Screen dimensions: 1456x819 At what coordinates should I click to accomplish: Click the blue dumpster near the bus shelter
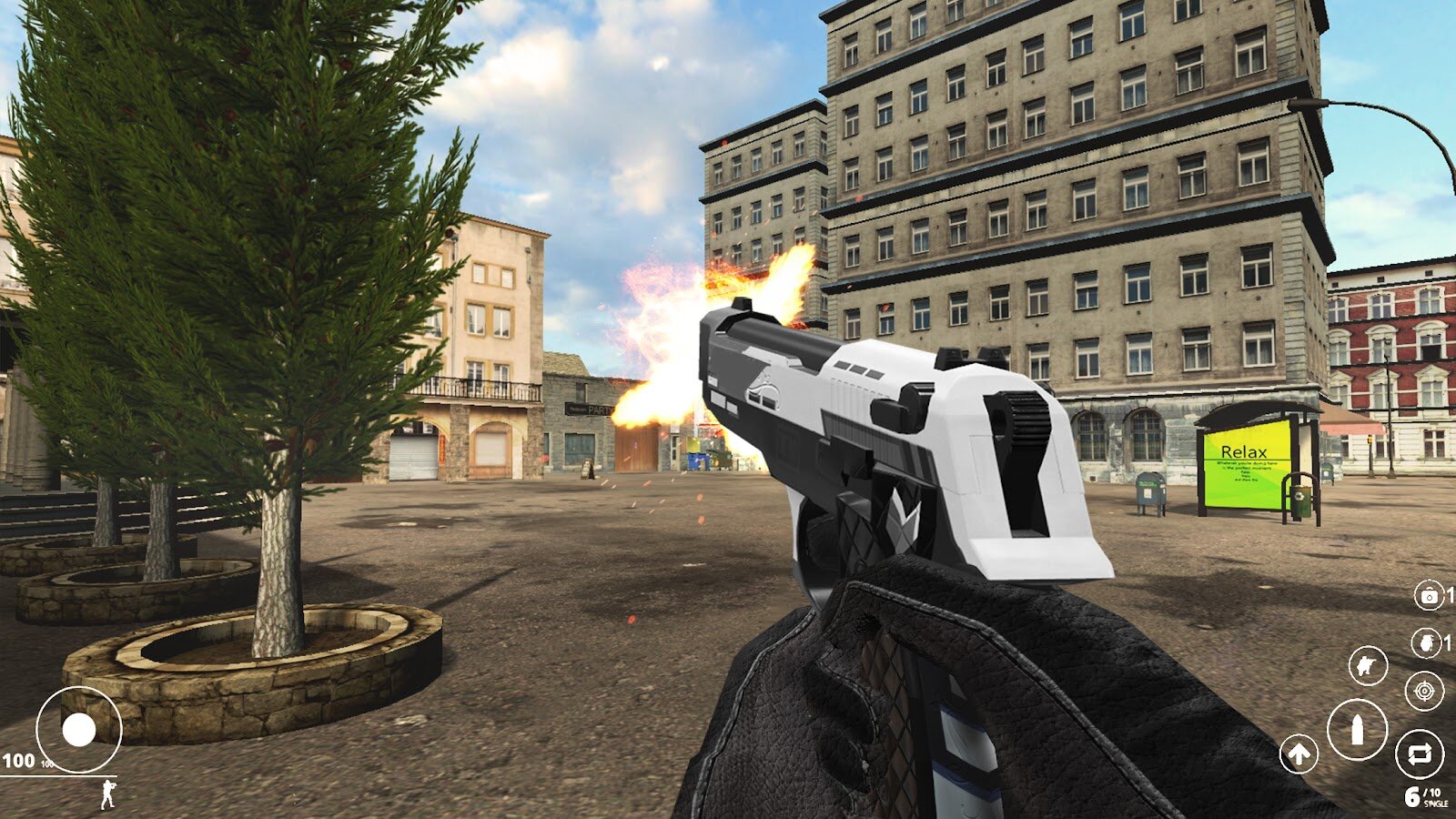click(x=1150, y=491)
